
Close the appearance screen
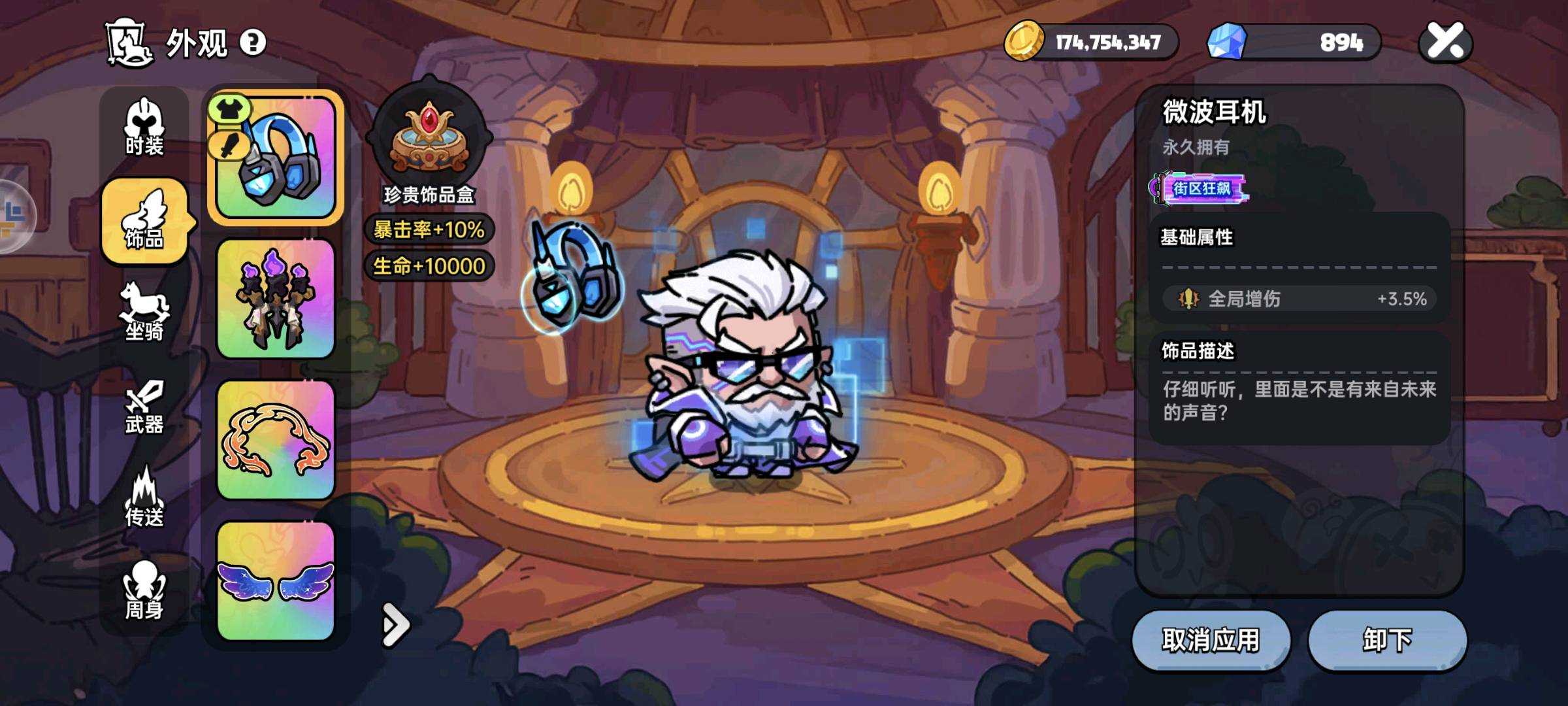[1445, 42]
